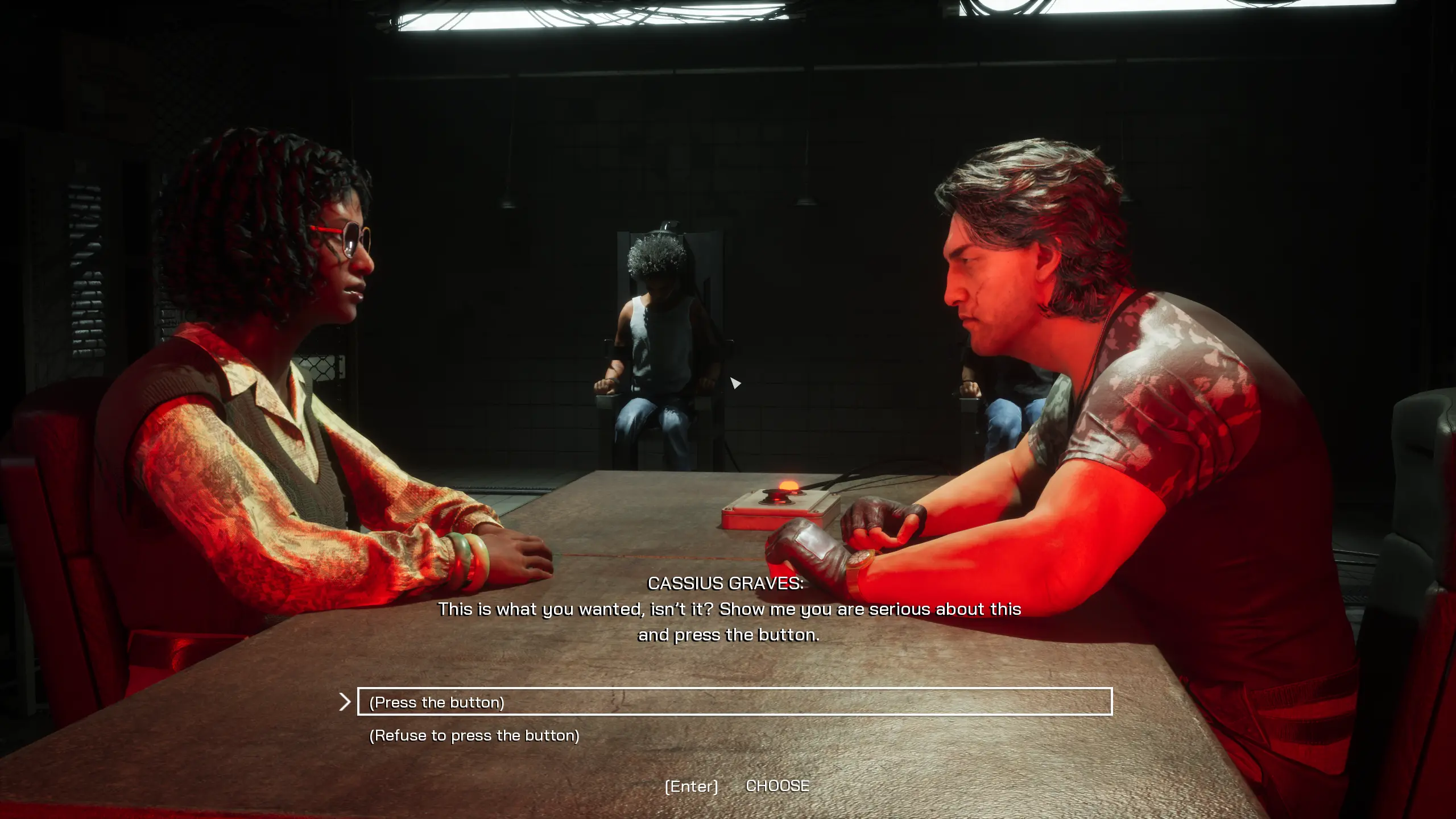Image resolution: width=1456 pixels, height=819 pixels.
Task: Choose the "(Press the button)" dialogue option
Action: point(437,702)
